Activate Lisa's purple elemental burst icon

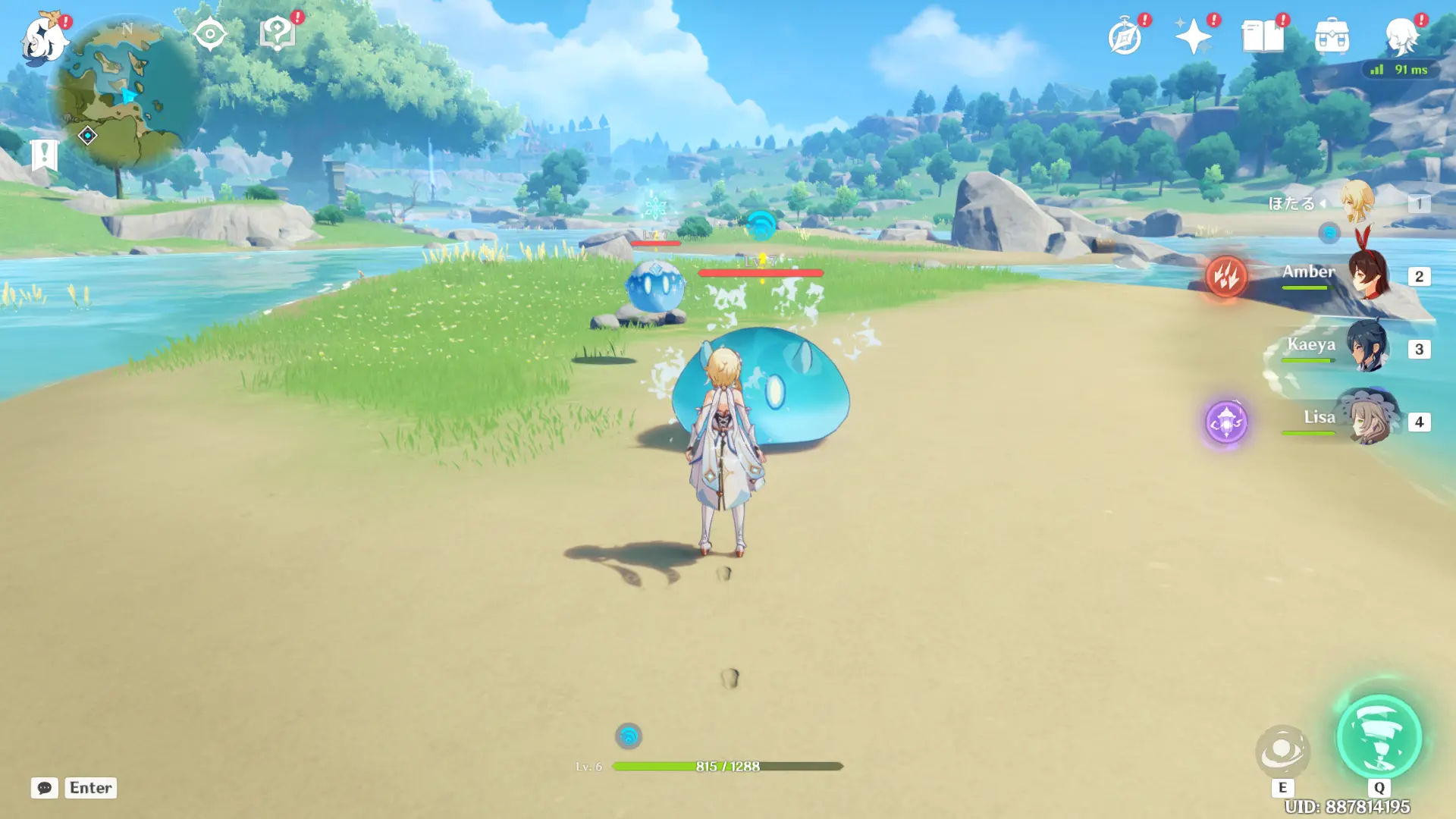pyautogui.click(x=1225, y=422)
